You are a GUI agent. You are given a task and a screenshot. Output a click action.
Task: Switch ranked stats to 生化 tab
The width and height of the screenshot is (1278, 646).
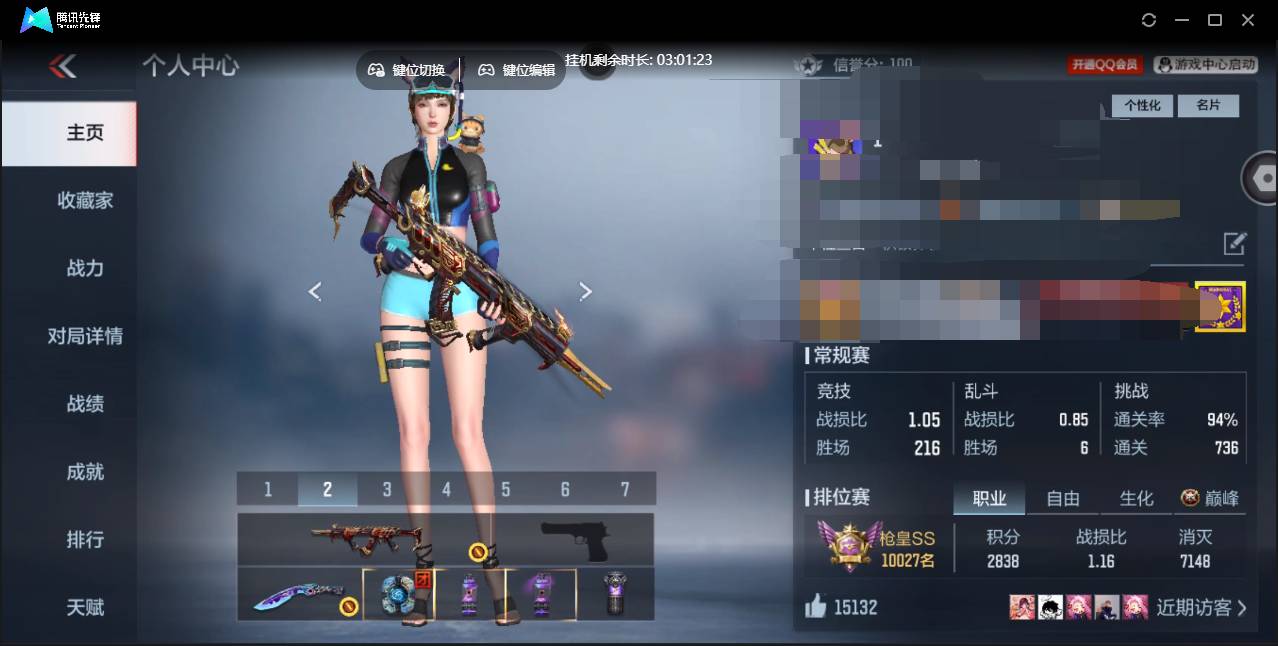pos(1136,498)
